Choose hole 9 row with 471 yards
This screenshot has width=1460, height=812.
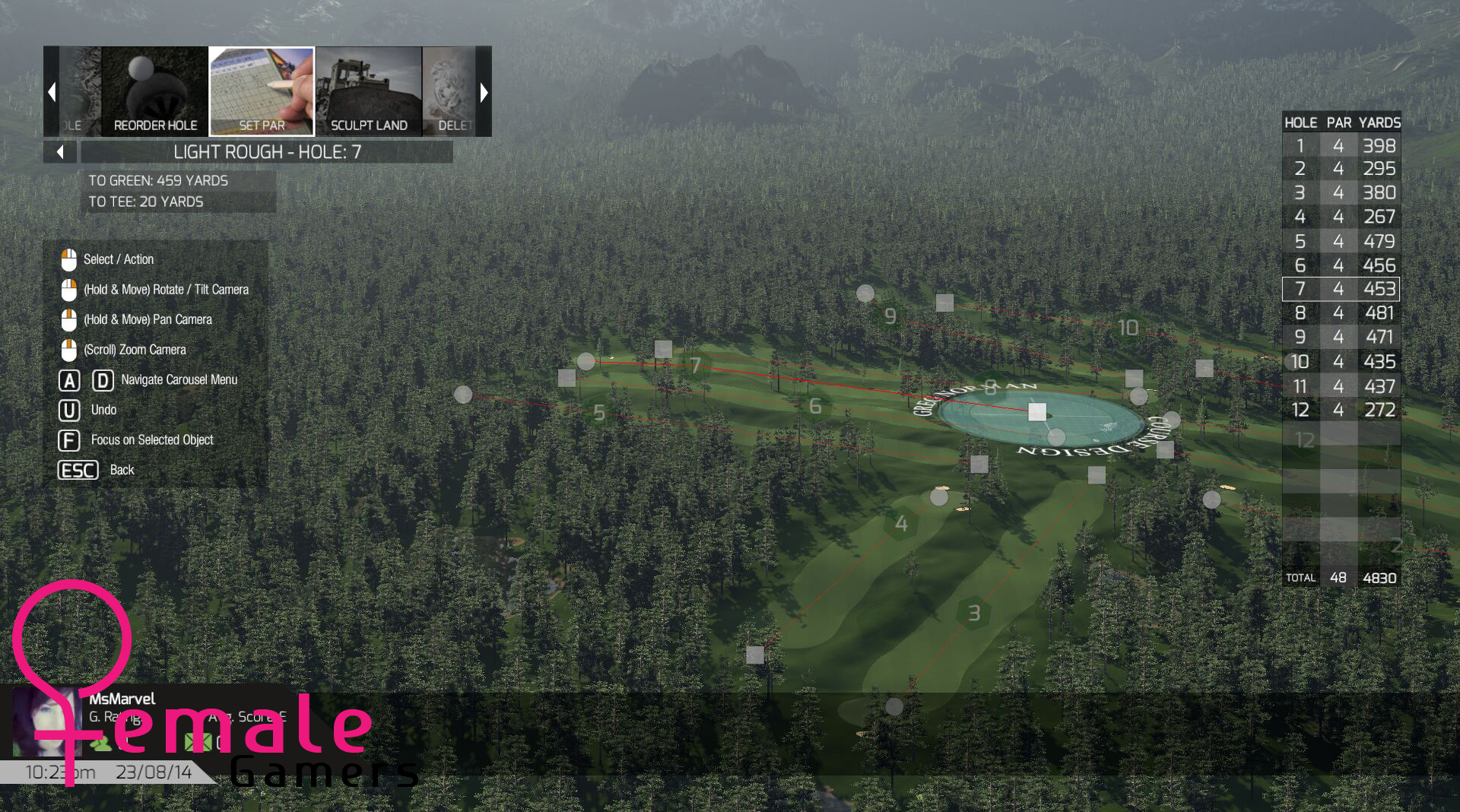click(1341, 337)
